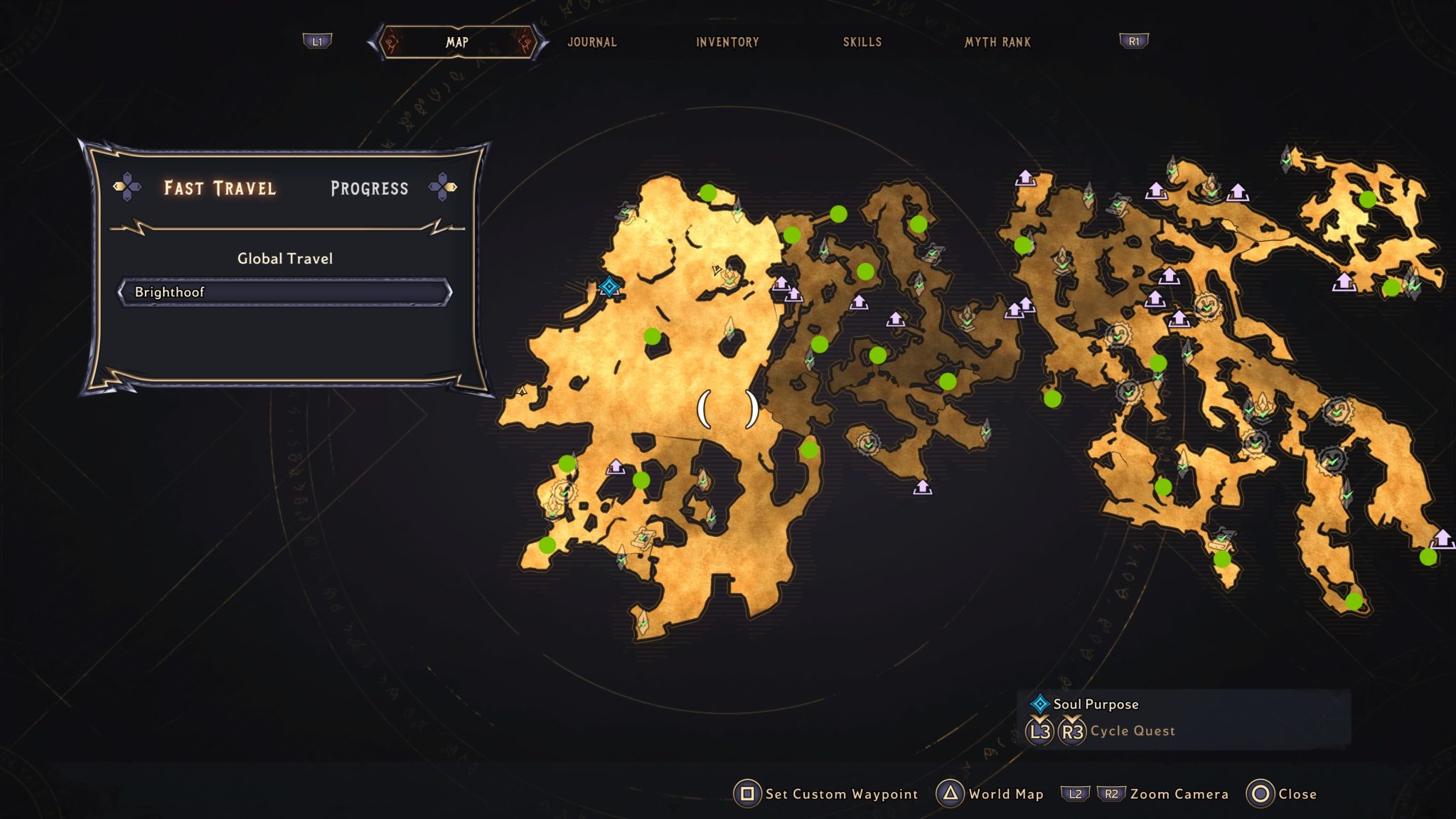1456x819 pixels.
Task: Switch to the Journal tab
Action: [591, 42]
